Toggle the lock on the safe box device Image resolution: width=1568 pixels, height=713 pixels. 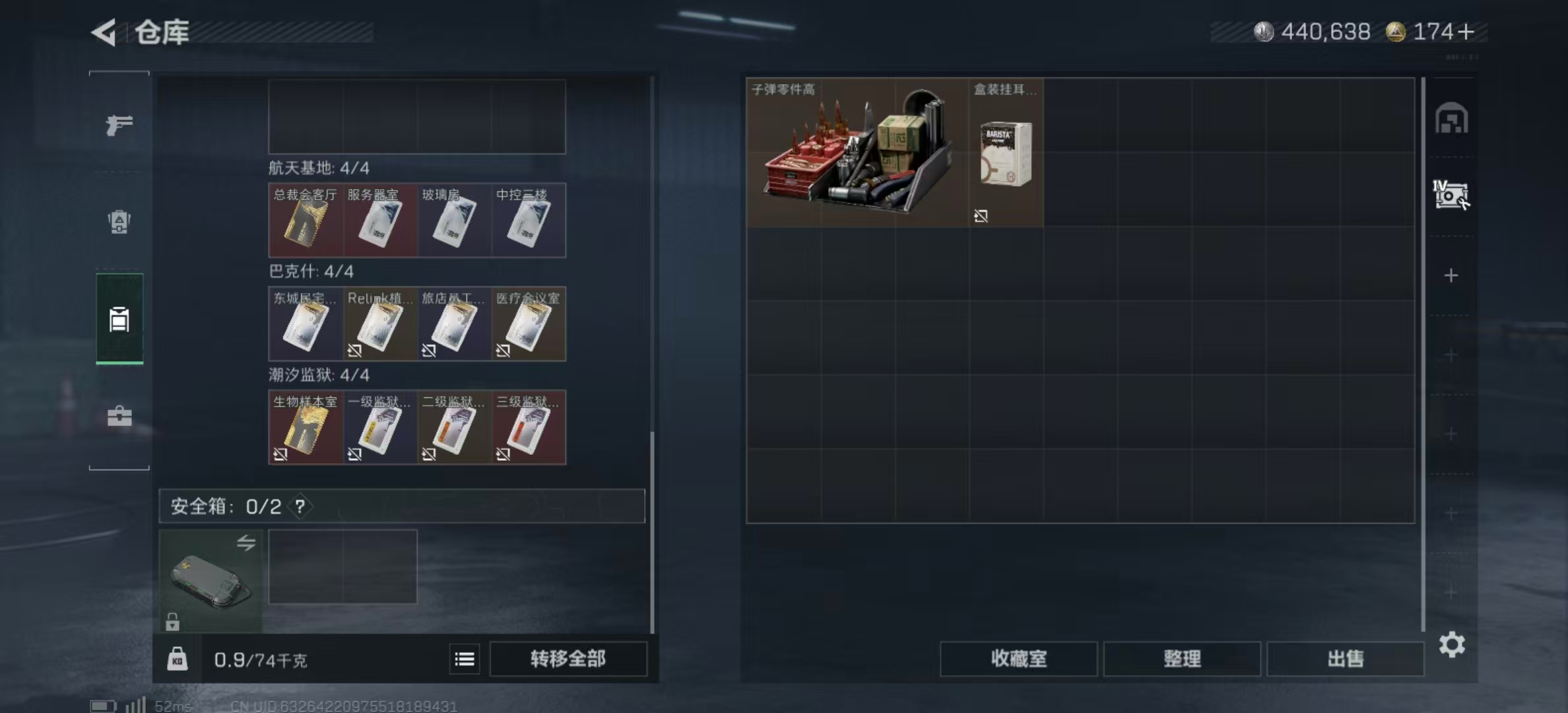tap(174, 621)
